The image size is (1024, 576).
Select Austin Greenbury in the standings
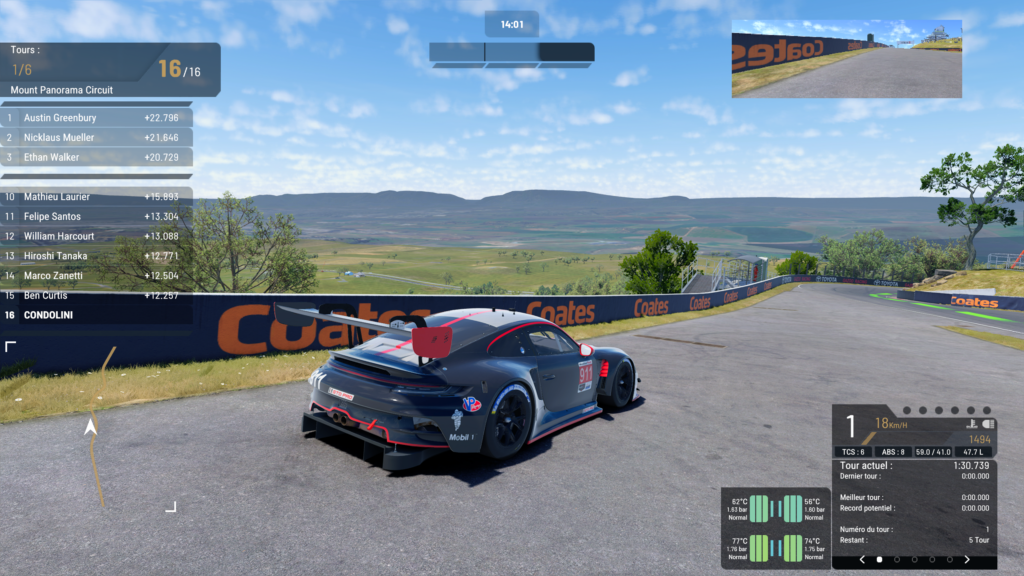point(97,118)
